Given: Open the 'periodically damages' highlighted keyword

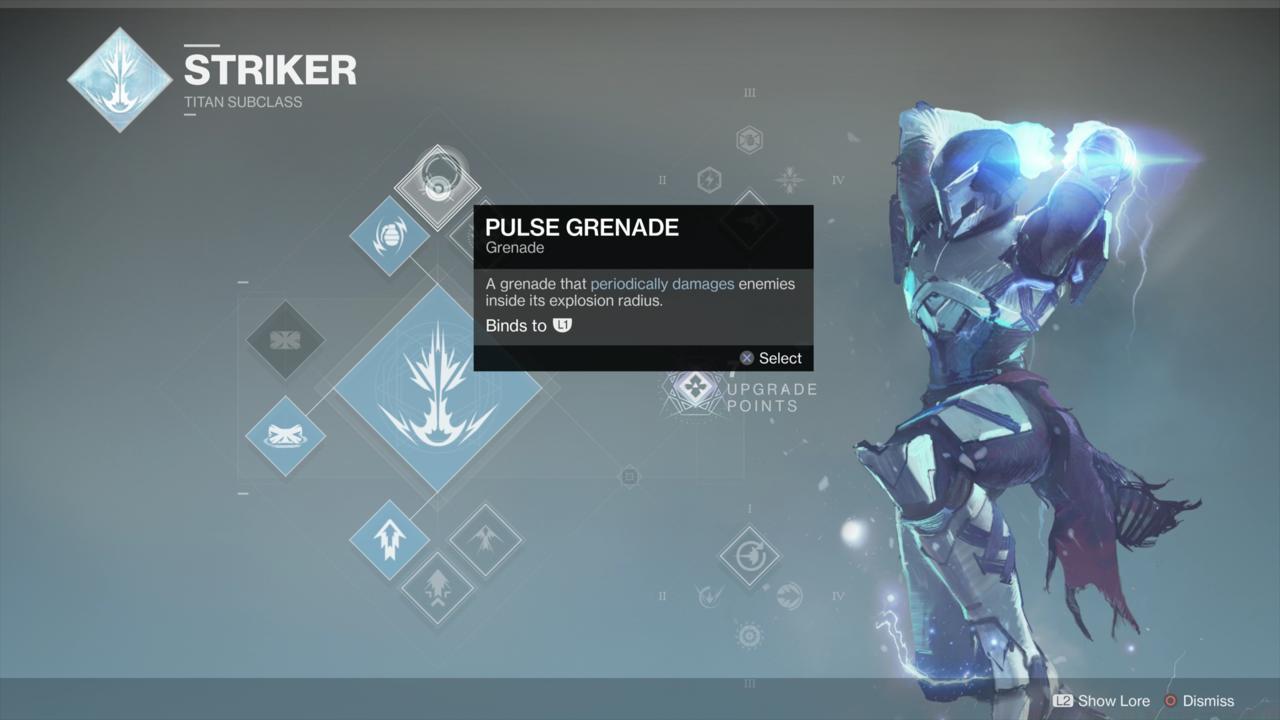Looking at the screenshot, I should (664, 284).
